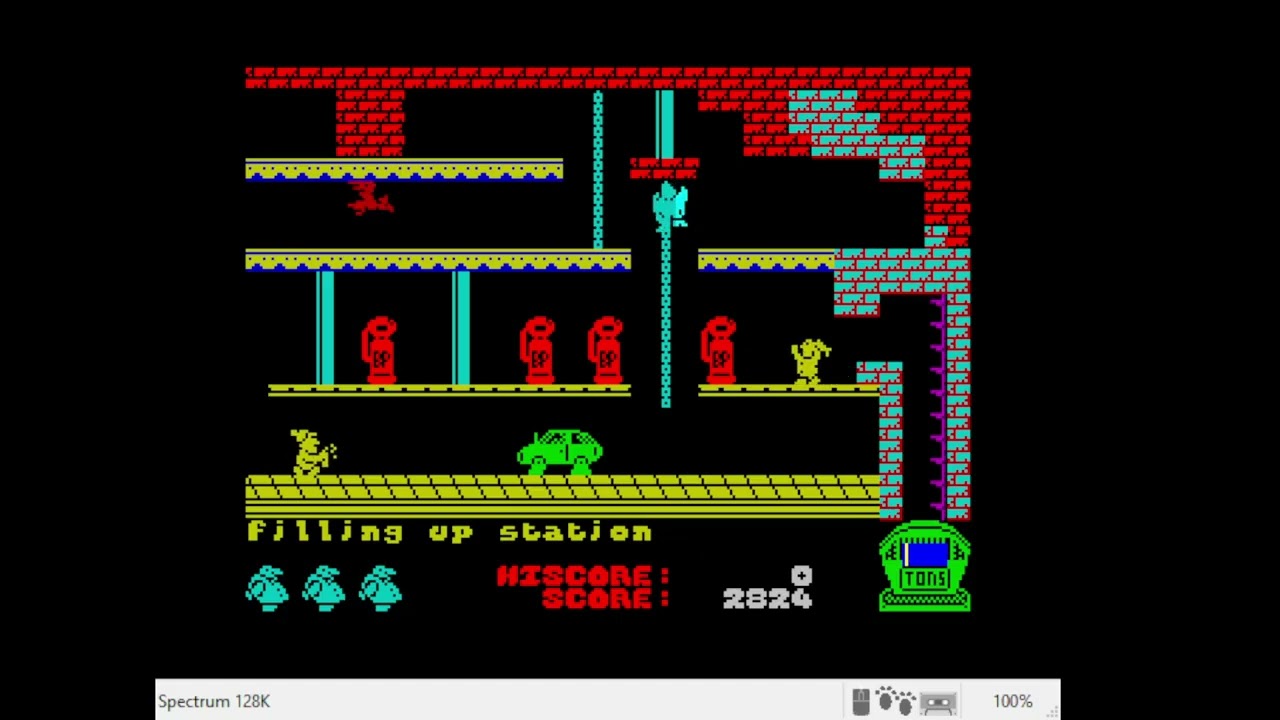
Task: Click the leftmost red BP petrol pump
Action: tap(380, 350)
